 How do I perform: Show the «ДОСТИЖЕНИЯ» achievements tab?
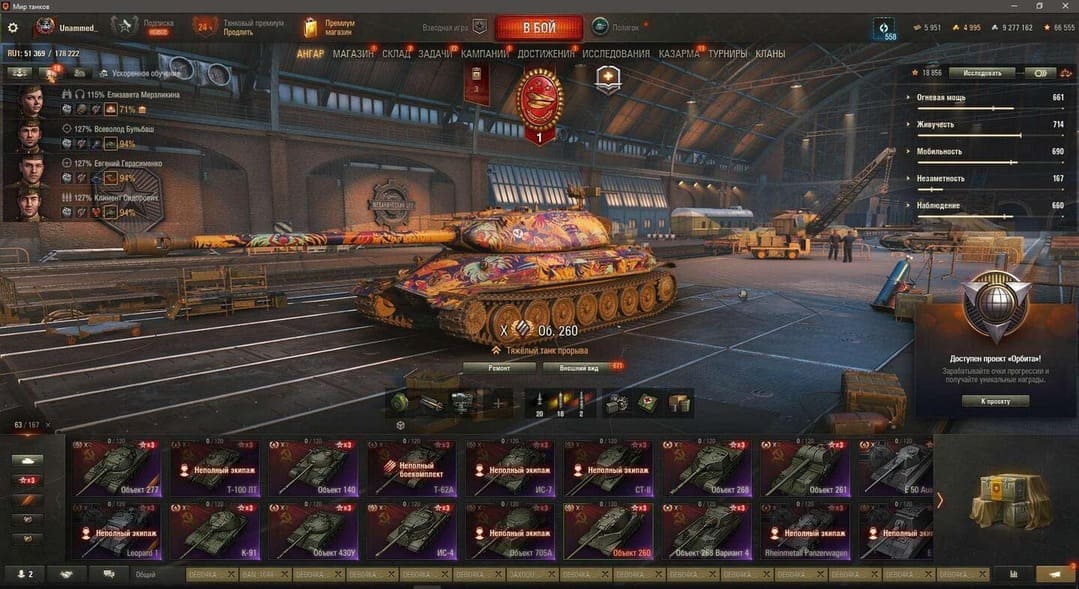coord(547,54)
